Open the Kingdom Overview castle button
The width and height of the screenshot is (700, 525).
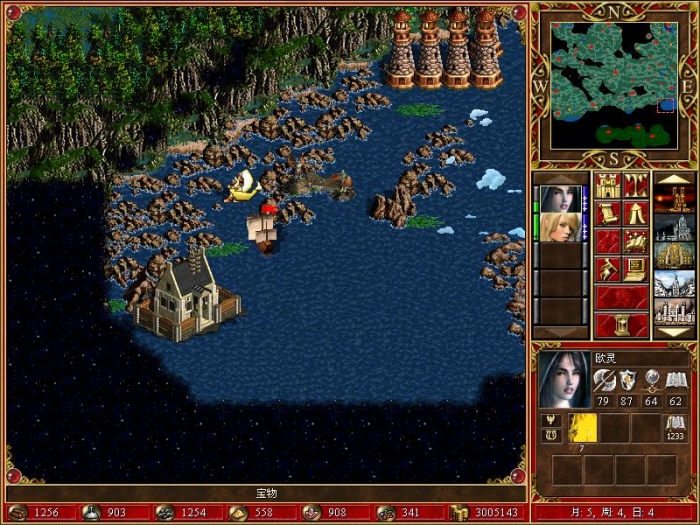[x=607, y=185]
